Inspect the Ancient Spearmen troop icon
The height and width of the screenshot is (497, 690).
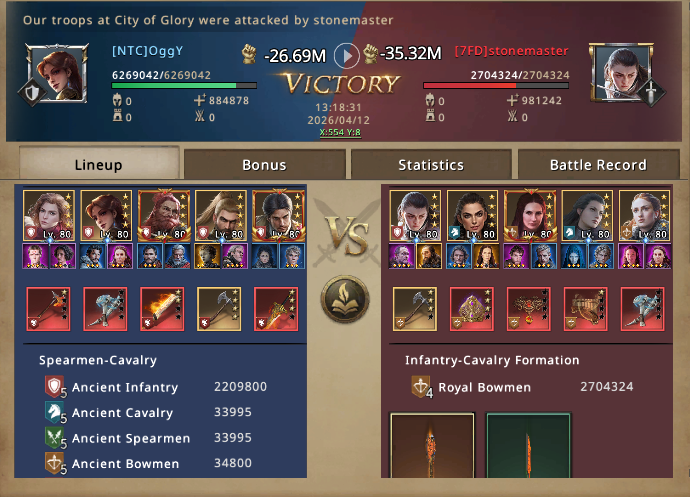pos(54,439)
